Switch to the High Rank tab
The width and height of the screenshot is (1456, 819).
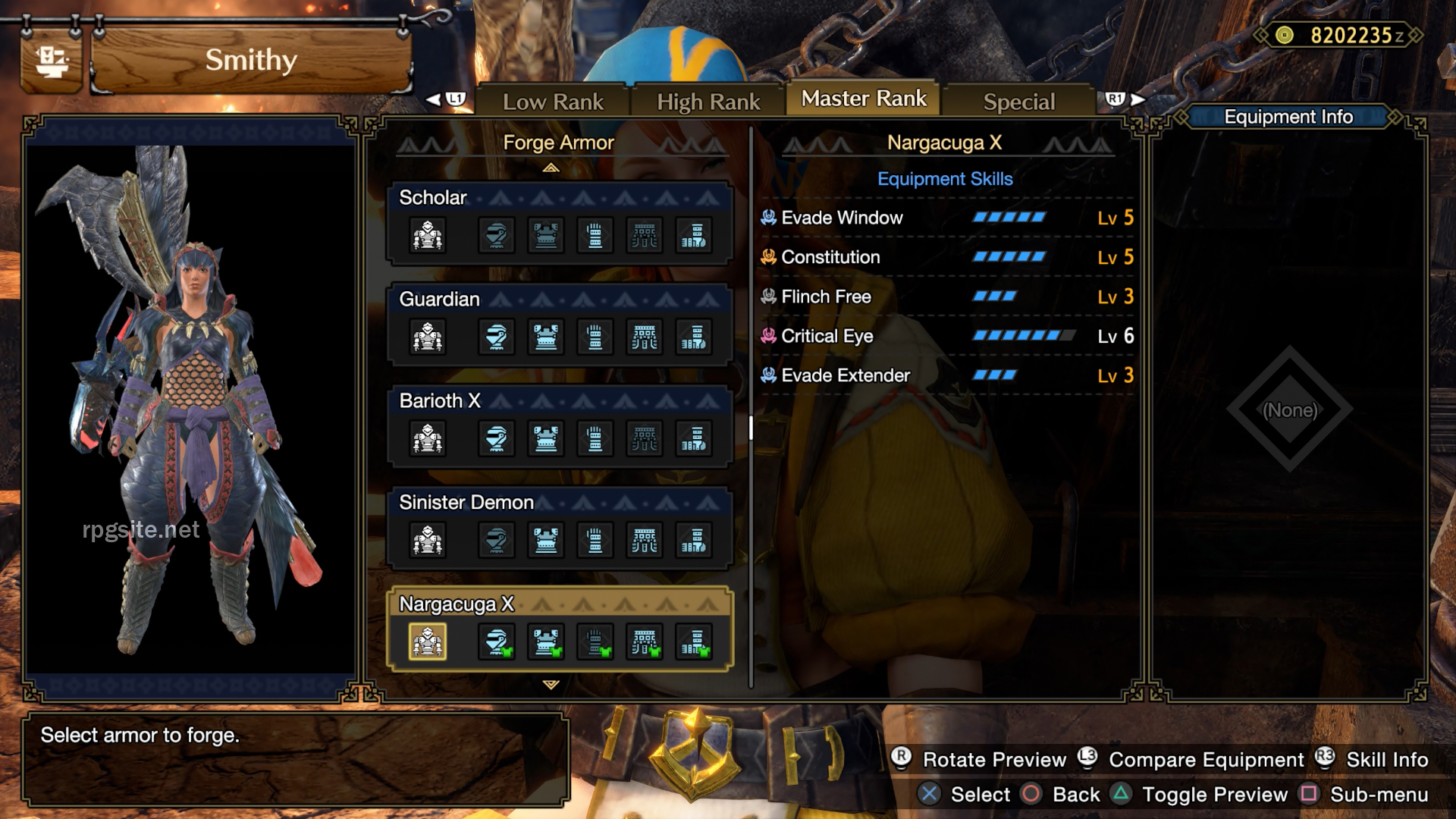pyautogui.click(x=708, y=99)
